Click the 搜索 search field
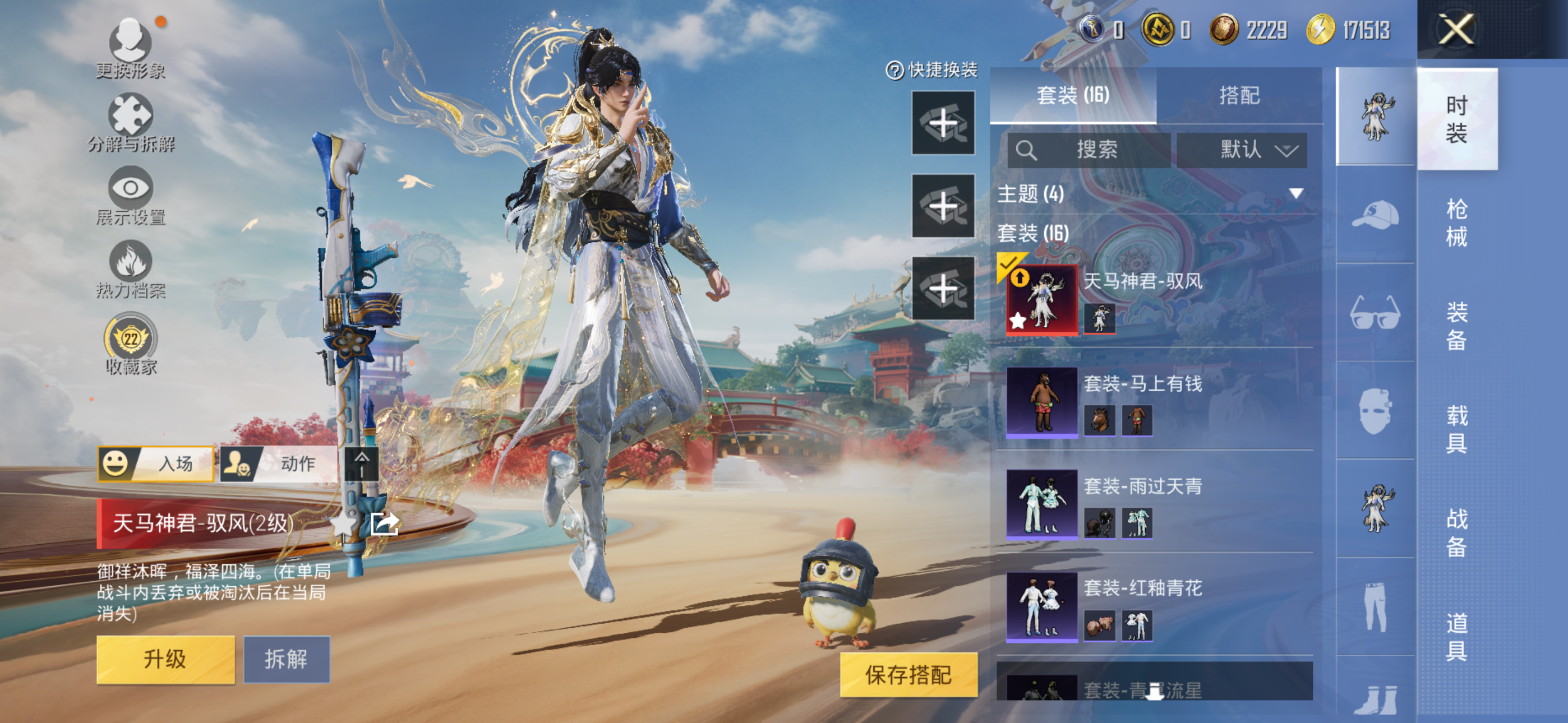This screenshot has width=1568, height=723. coord(1089,150)
